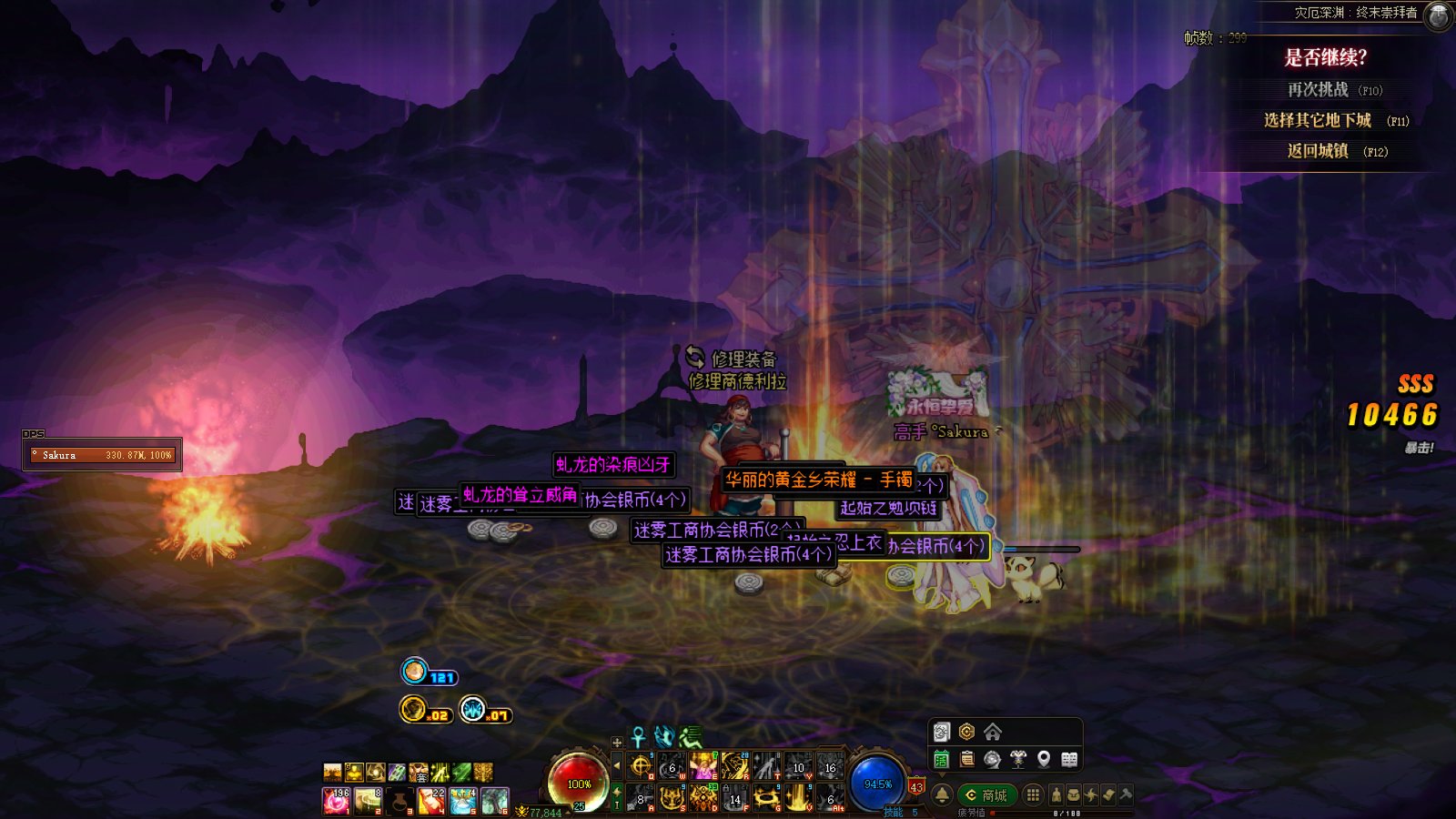The image size is (1456, 819).
Task: Activate the golden light pillar skill on V
Action: coord(798,799)
